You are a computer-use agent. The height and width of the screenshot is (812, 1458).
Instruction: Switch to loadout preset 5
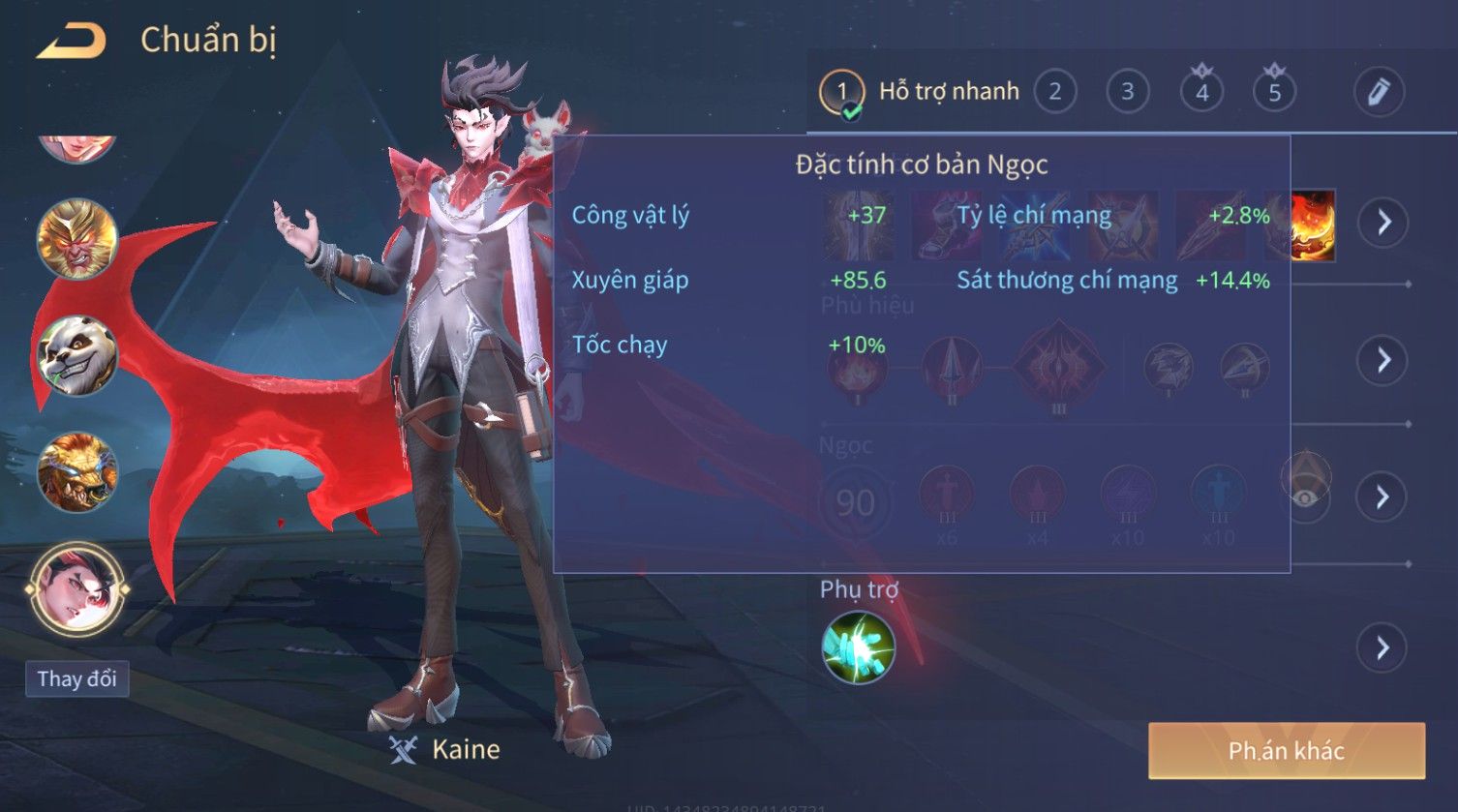[x=1274, y=92]
